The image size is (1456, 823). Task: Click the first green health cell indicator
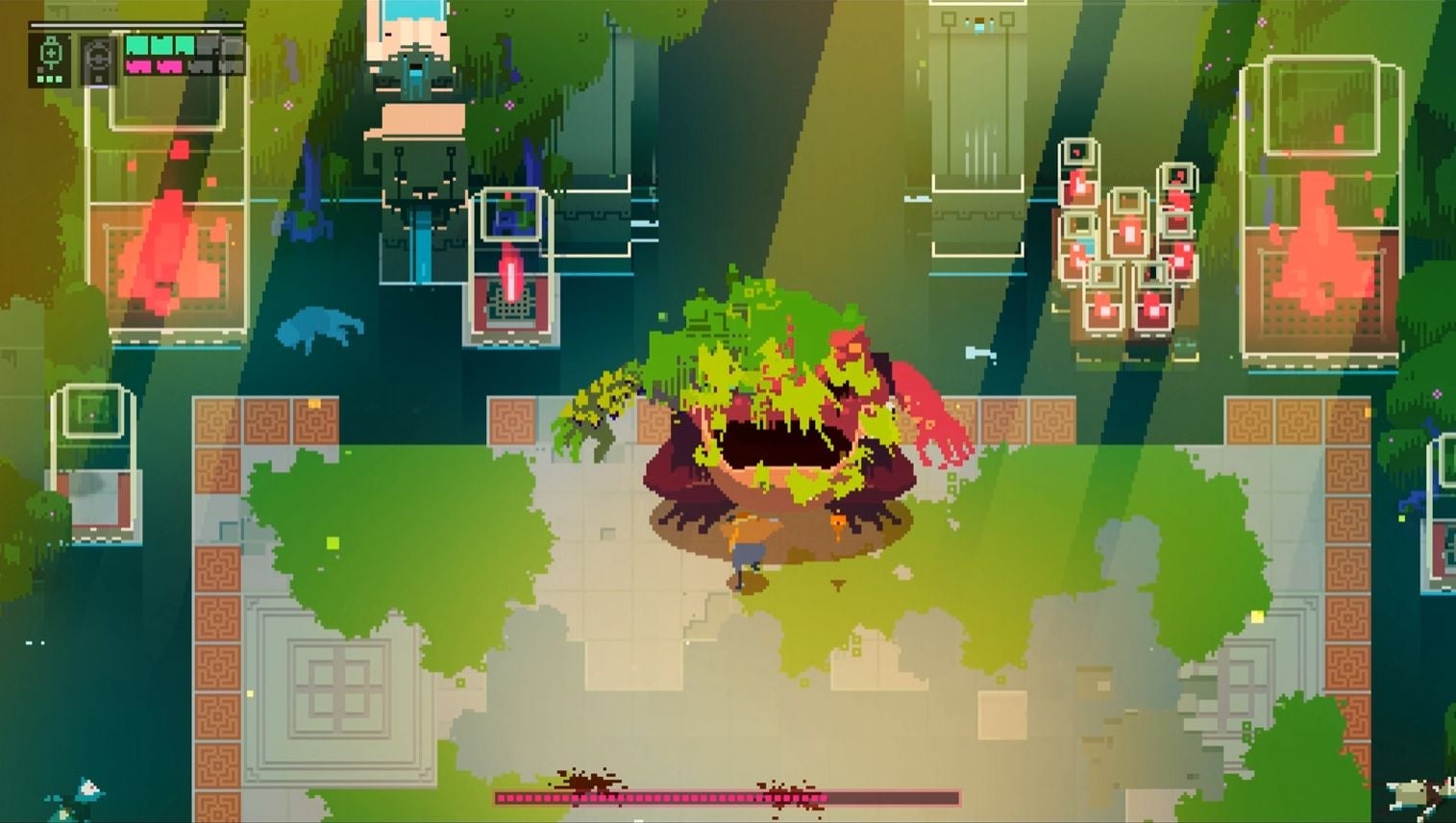137,44
